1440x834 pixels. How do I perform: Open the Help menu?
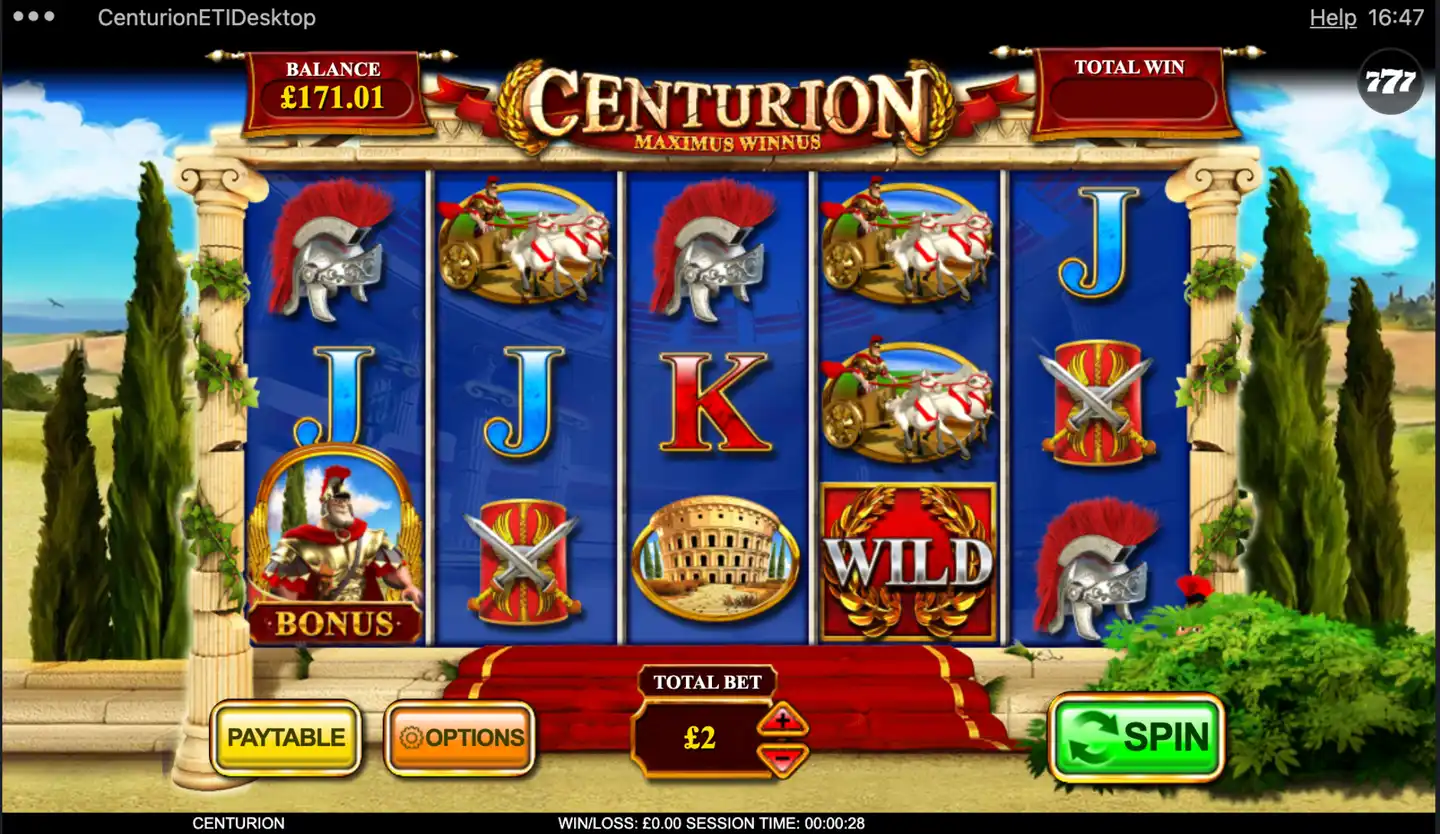point(1332,17)
